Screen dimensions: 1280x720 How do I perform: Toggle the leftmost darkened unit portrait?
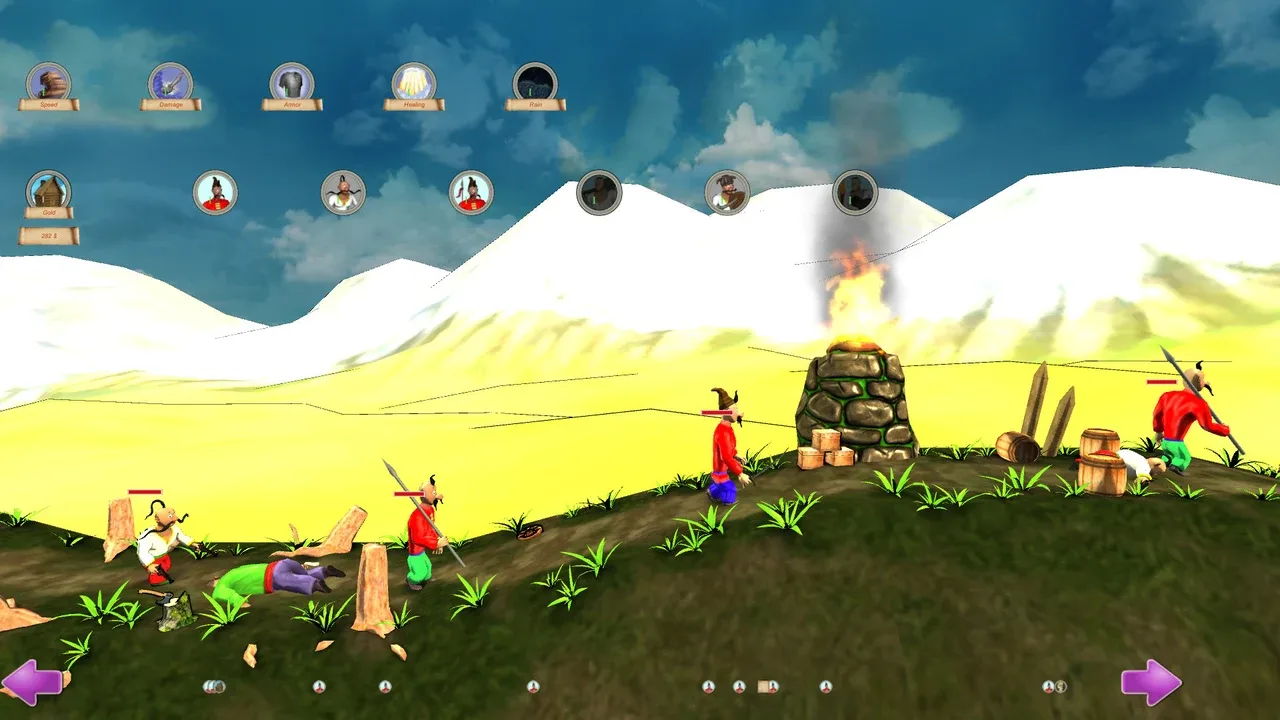(600, 190)
